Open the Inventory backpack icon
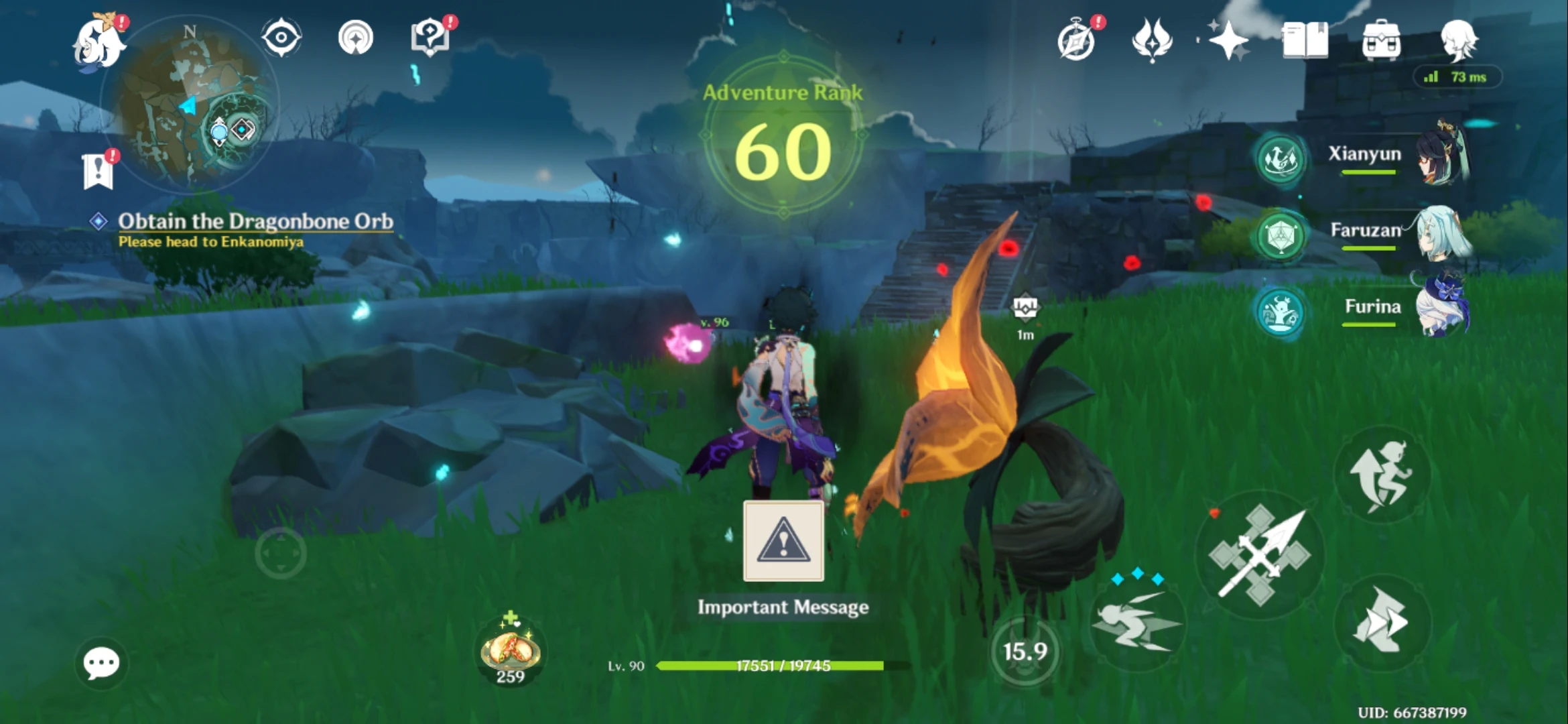1568x724 pixels. (x=1382, y=40)
